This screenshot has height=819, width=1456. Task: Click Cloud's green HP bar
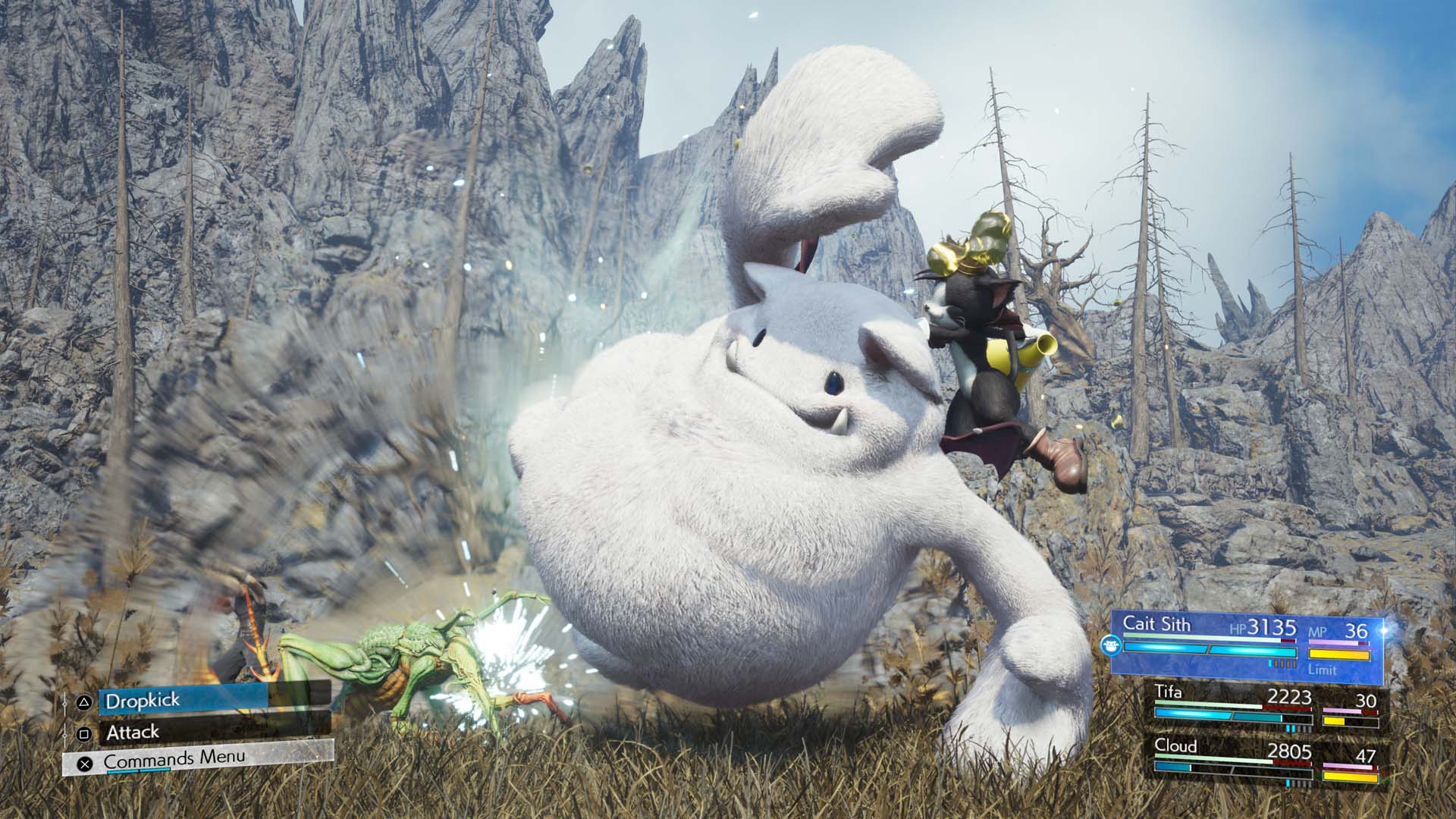(x=1213, y=760)
